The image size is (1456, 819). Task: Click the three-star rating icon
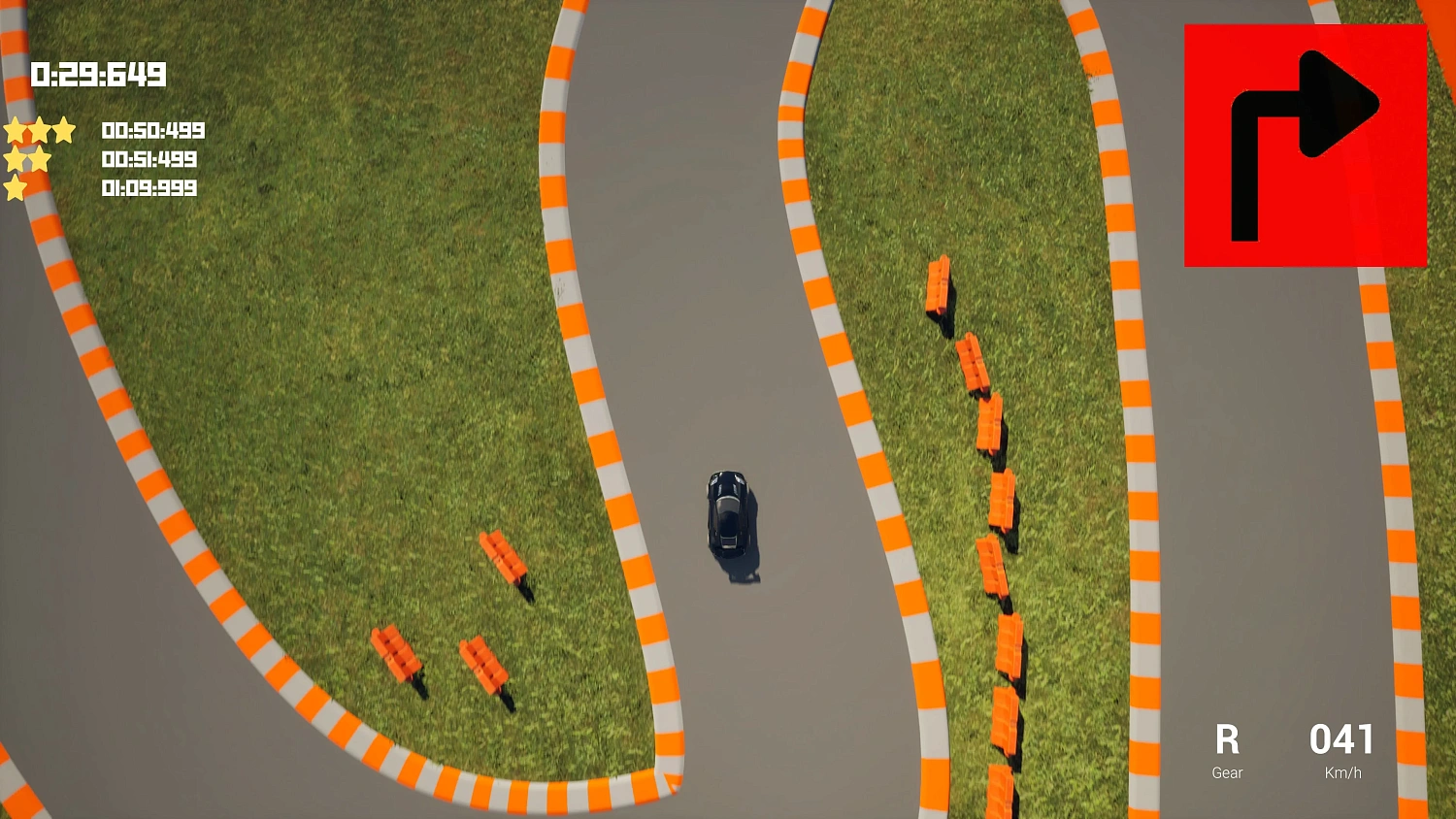(39, 129)
